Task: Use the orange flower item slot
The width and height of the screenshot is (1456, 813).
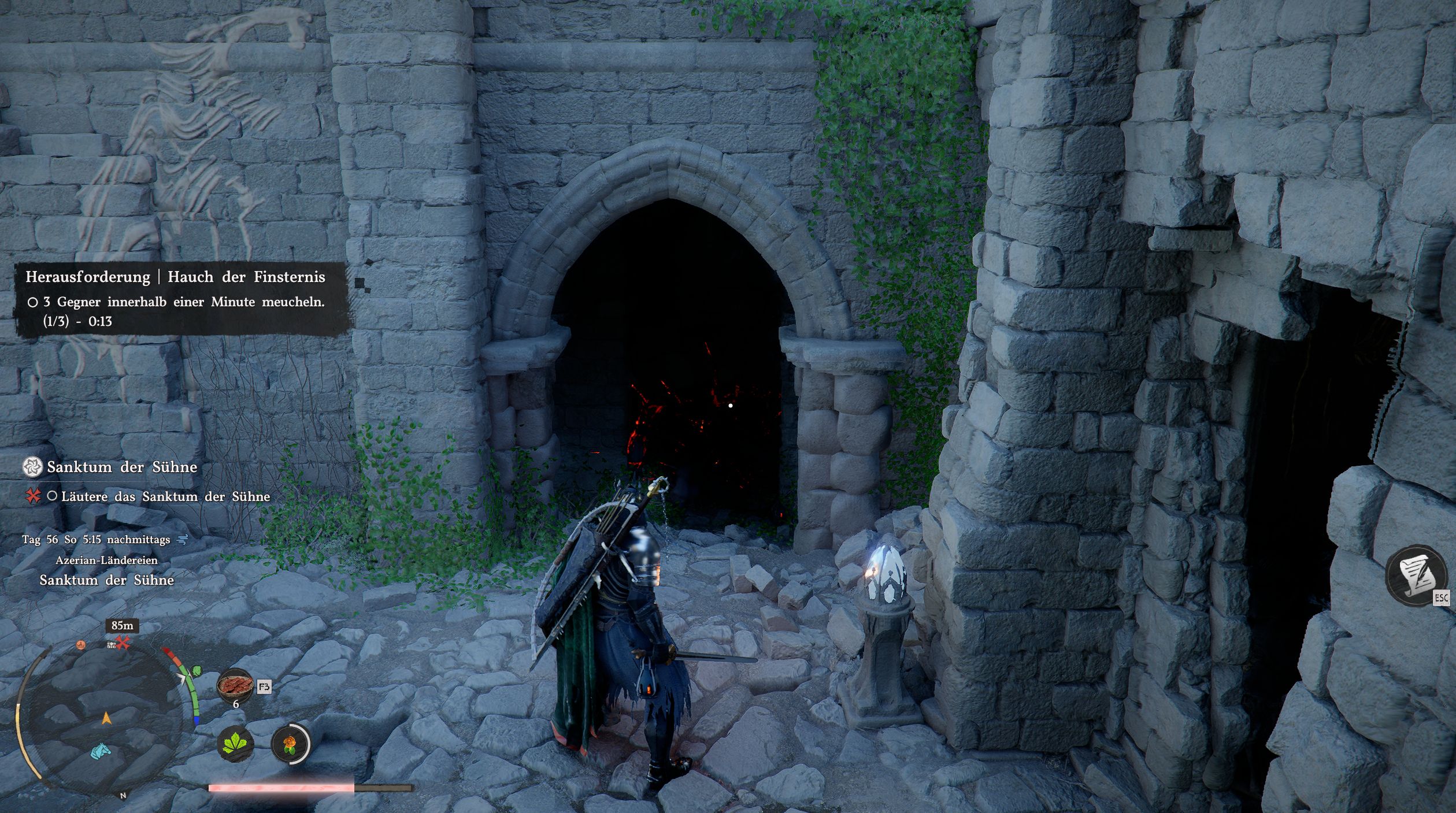Action: tap(290, 744)
